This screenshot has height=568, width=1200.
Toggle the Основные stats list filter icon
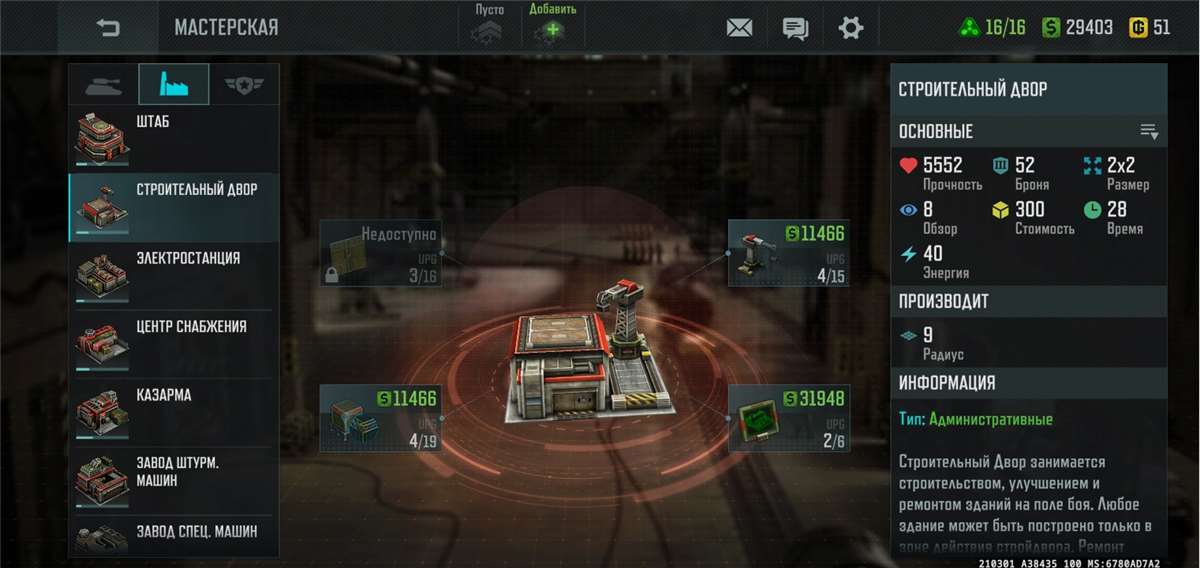(1149, 132)
